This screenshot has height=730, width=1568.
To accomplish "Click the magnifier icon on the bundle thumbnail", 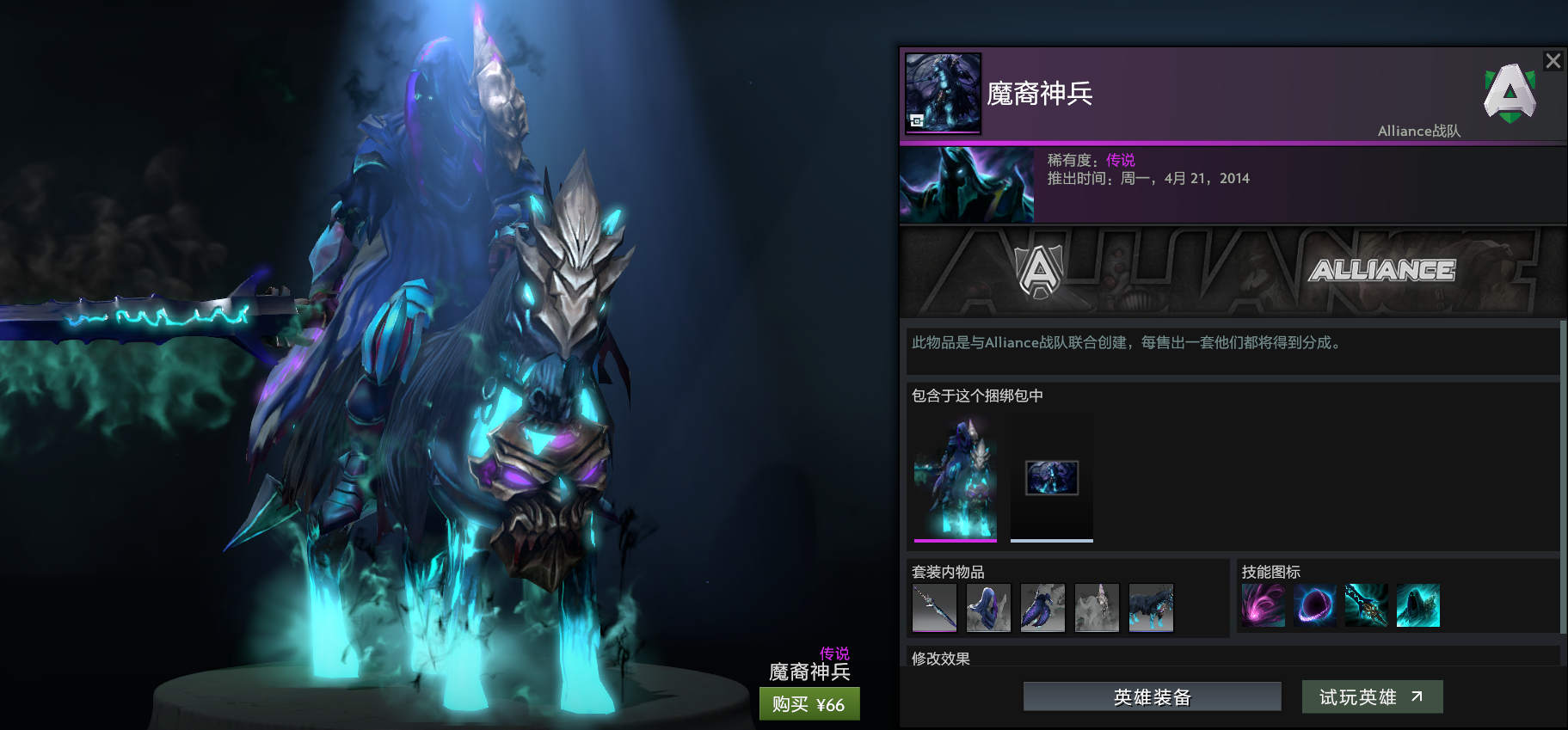I will pyautogui.click(x=914, y=122).
